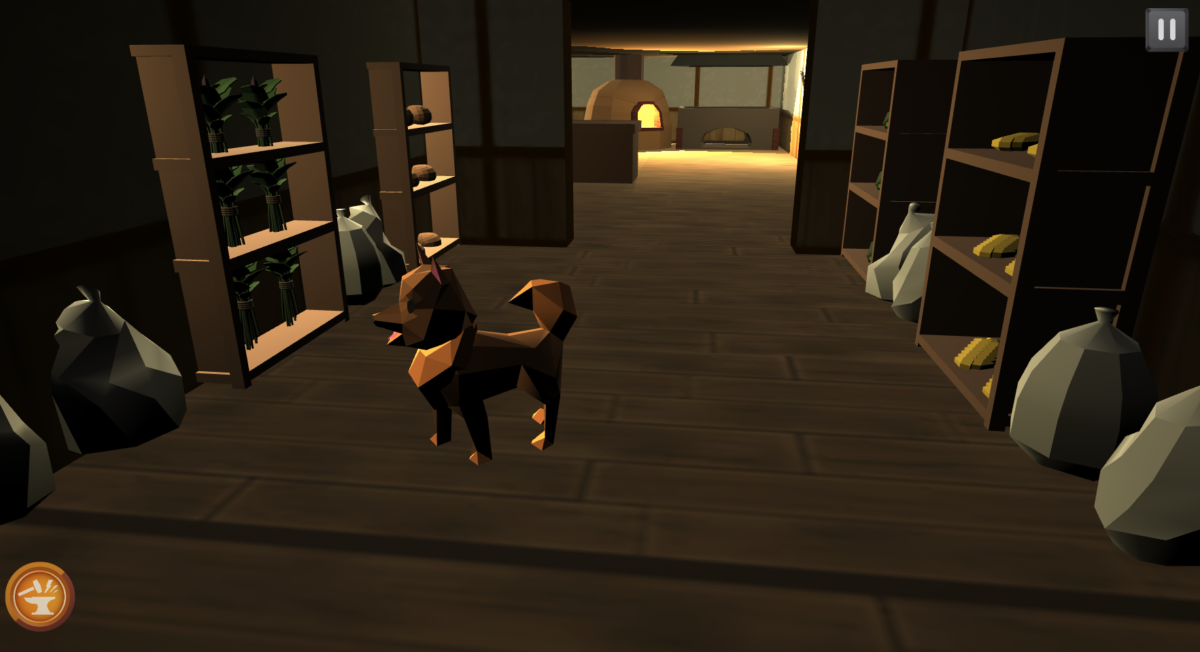The image size is (1200, 652).
Task: Pause the game
Action: coord(1166,29)
